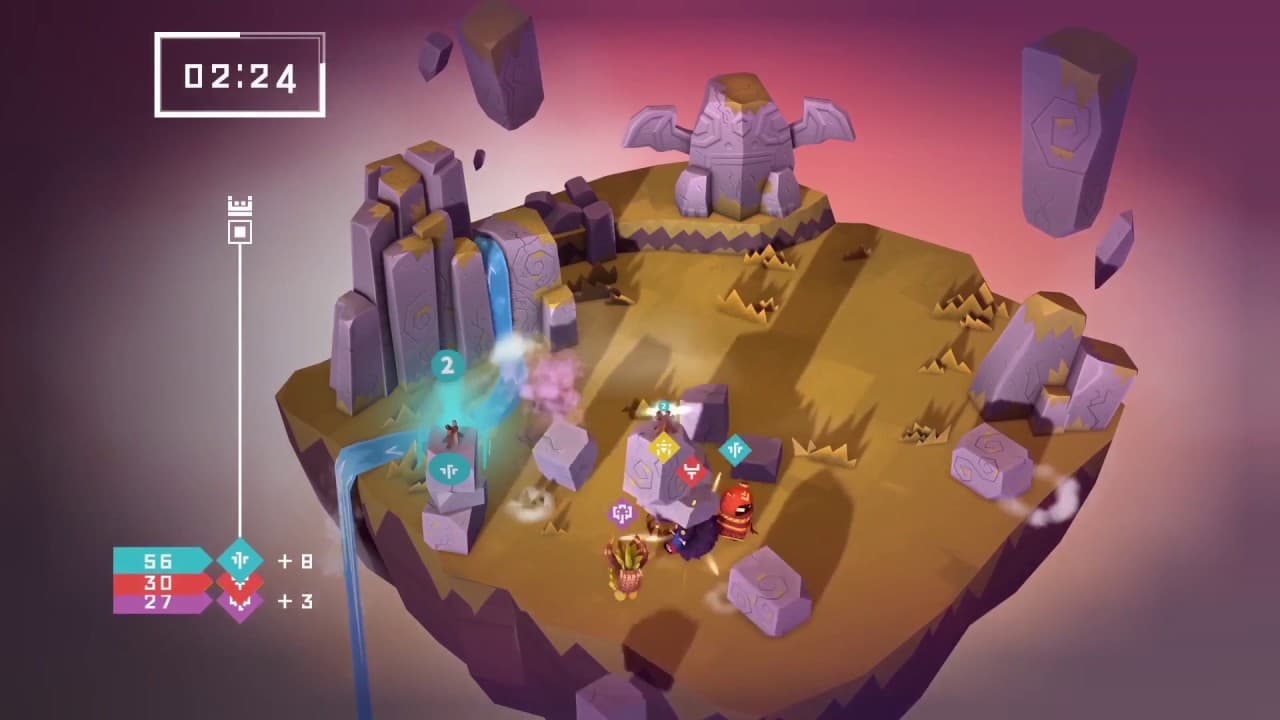Click the teal faction crest beside score 56
The height and width of the screenshot is (720, 1280).
coord(240,560)
